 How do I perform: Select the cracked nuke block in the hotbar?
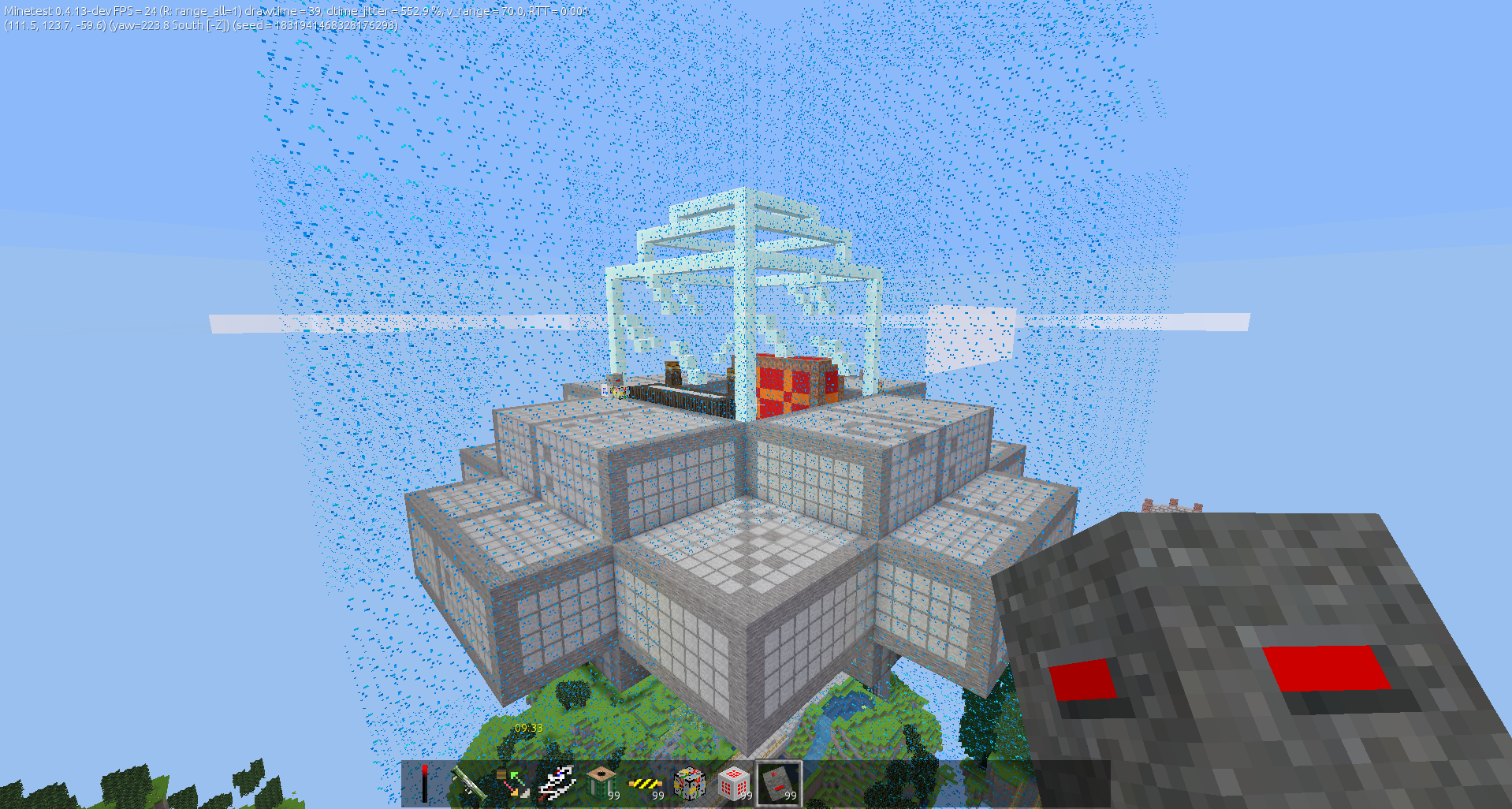[688, 782]
